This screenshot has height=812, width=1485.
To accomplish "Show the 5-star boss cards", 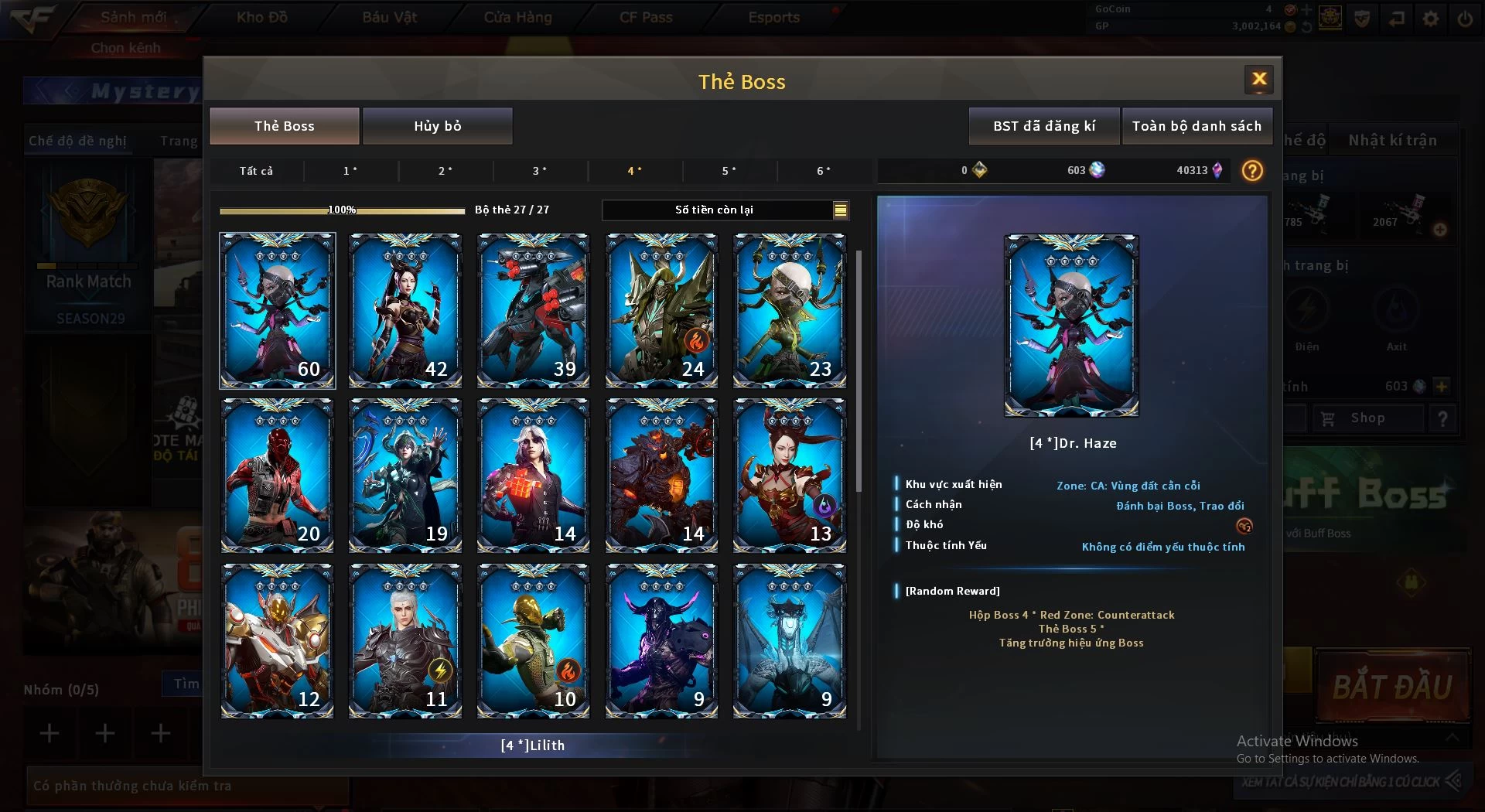I will [729, 171].
